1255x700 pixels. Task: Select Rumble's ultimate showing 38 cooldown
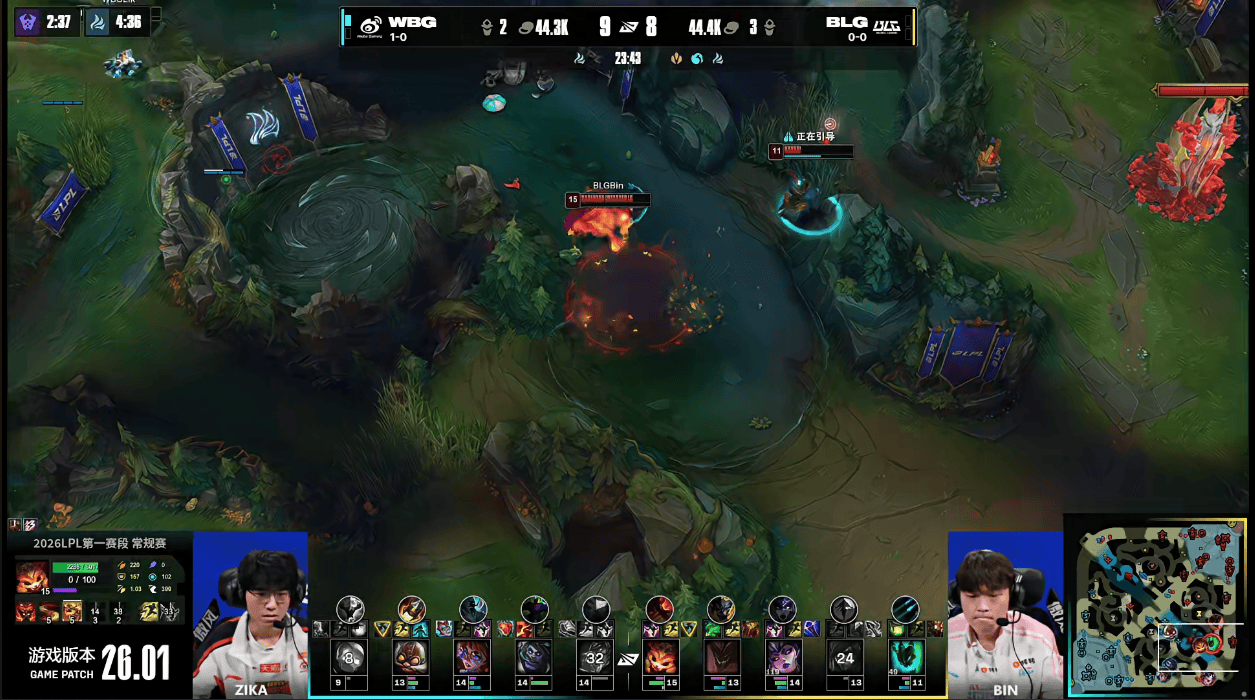(118, 611)
